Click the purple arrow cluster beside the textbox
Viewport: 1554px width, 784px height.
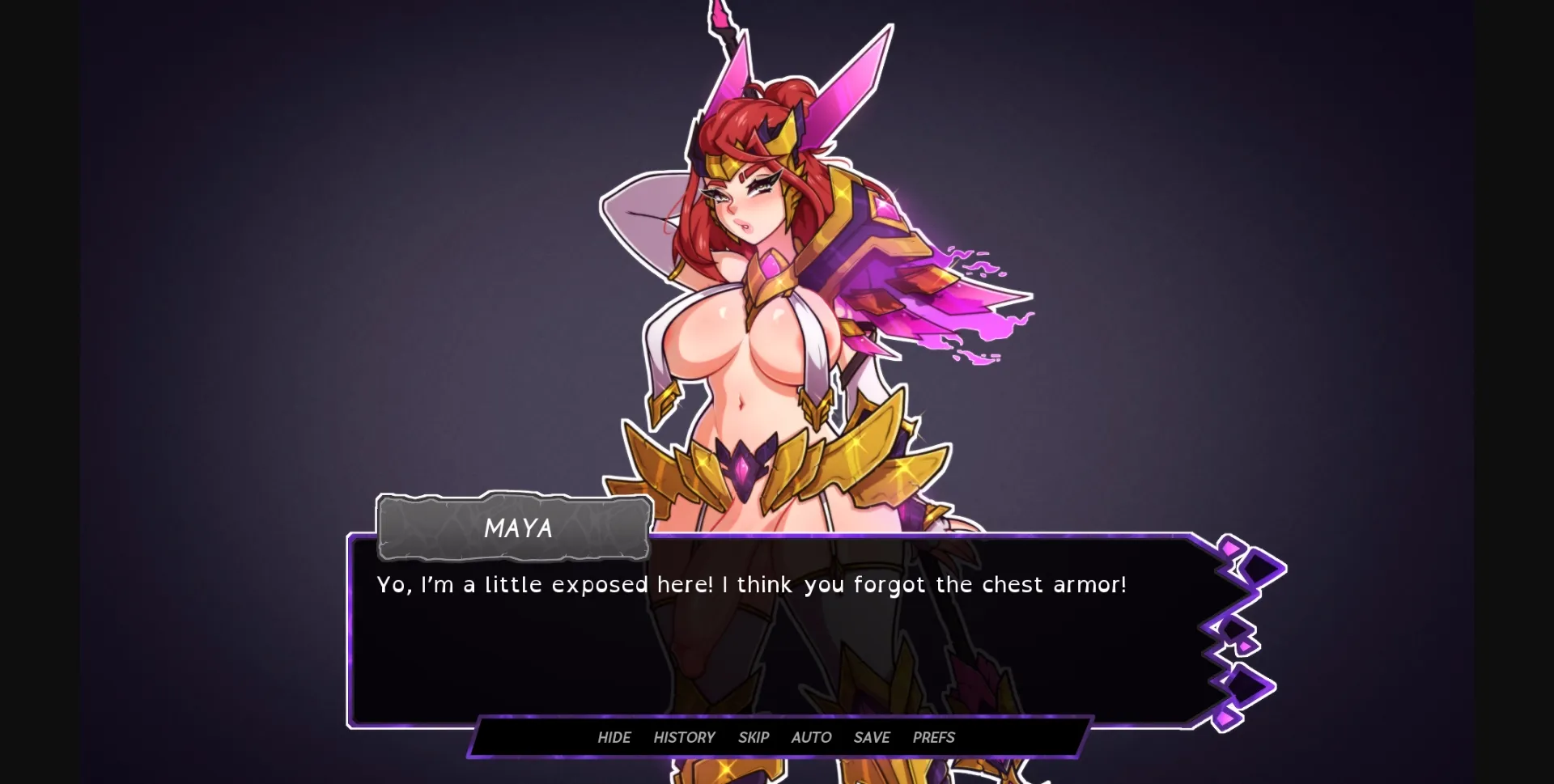point(1238,631)
